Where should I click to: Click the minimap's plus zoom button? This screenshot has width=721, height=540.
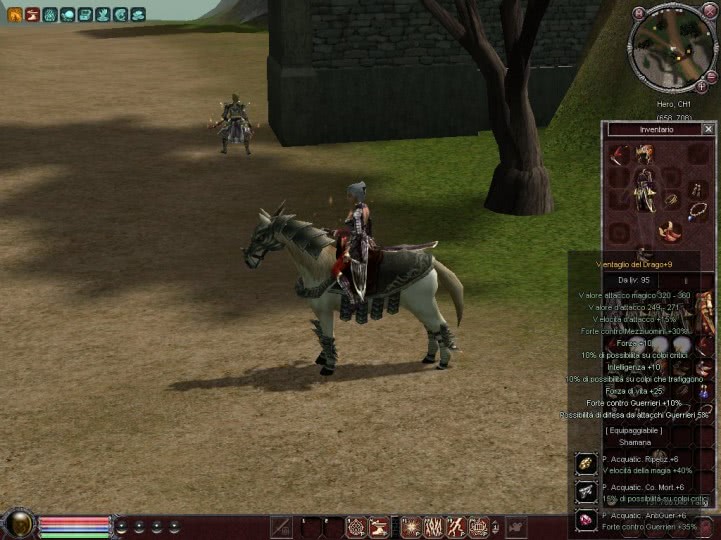tap(701, 86)
